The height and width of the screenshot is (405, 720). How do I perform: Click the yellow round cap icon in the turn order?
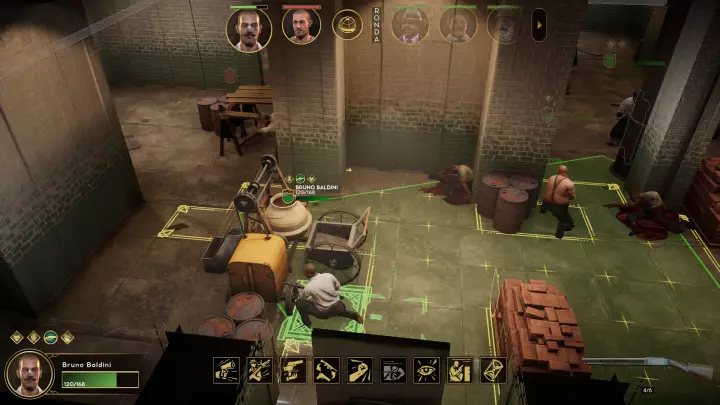click(x=347, y=25)
